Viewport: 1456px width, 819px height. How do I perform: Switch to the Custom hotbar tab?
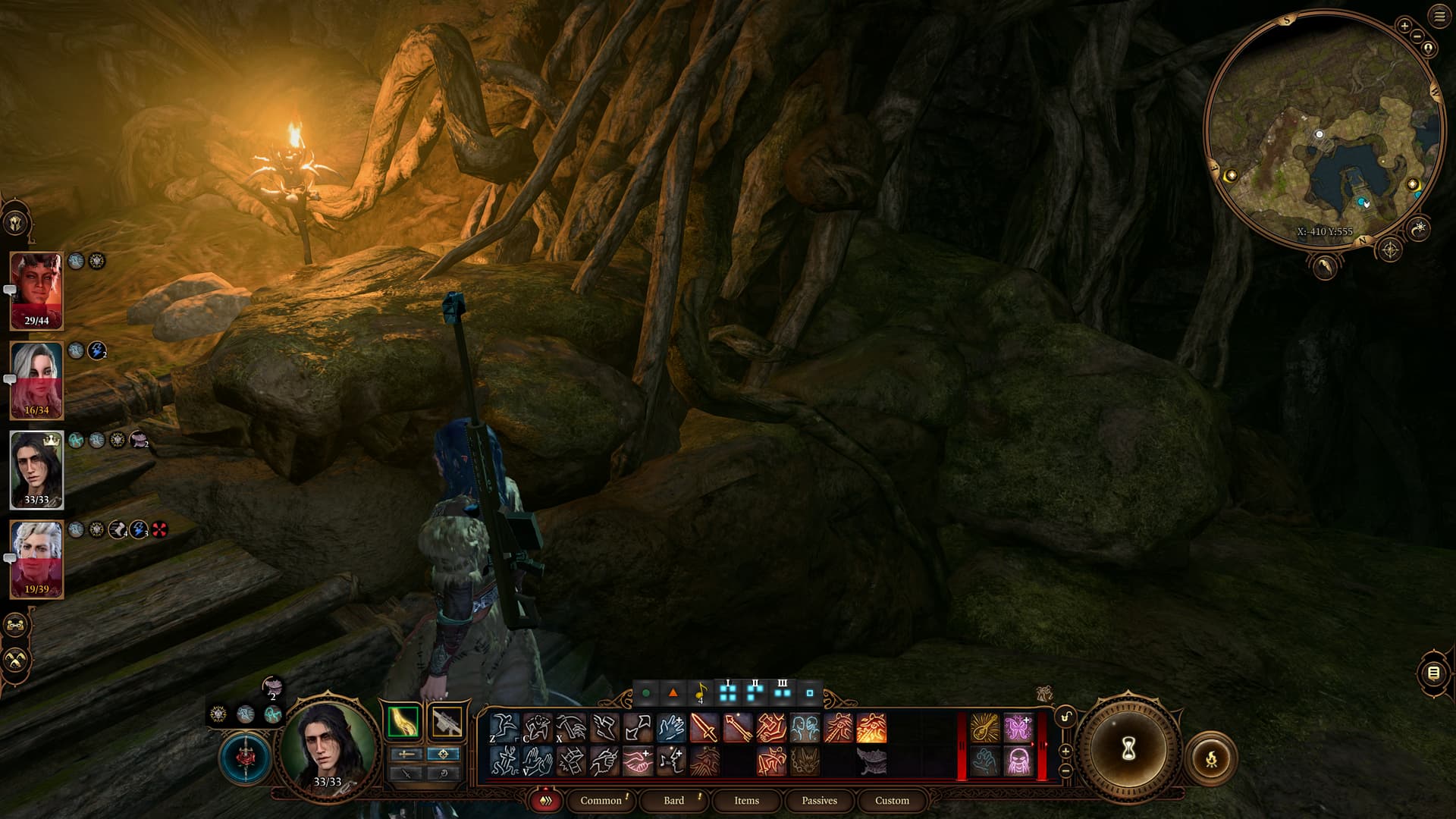[x=892, y=800]
